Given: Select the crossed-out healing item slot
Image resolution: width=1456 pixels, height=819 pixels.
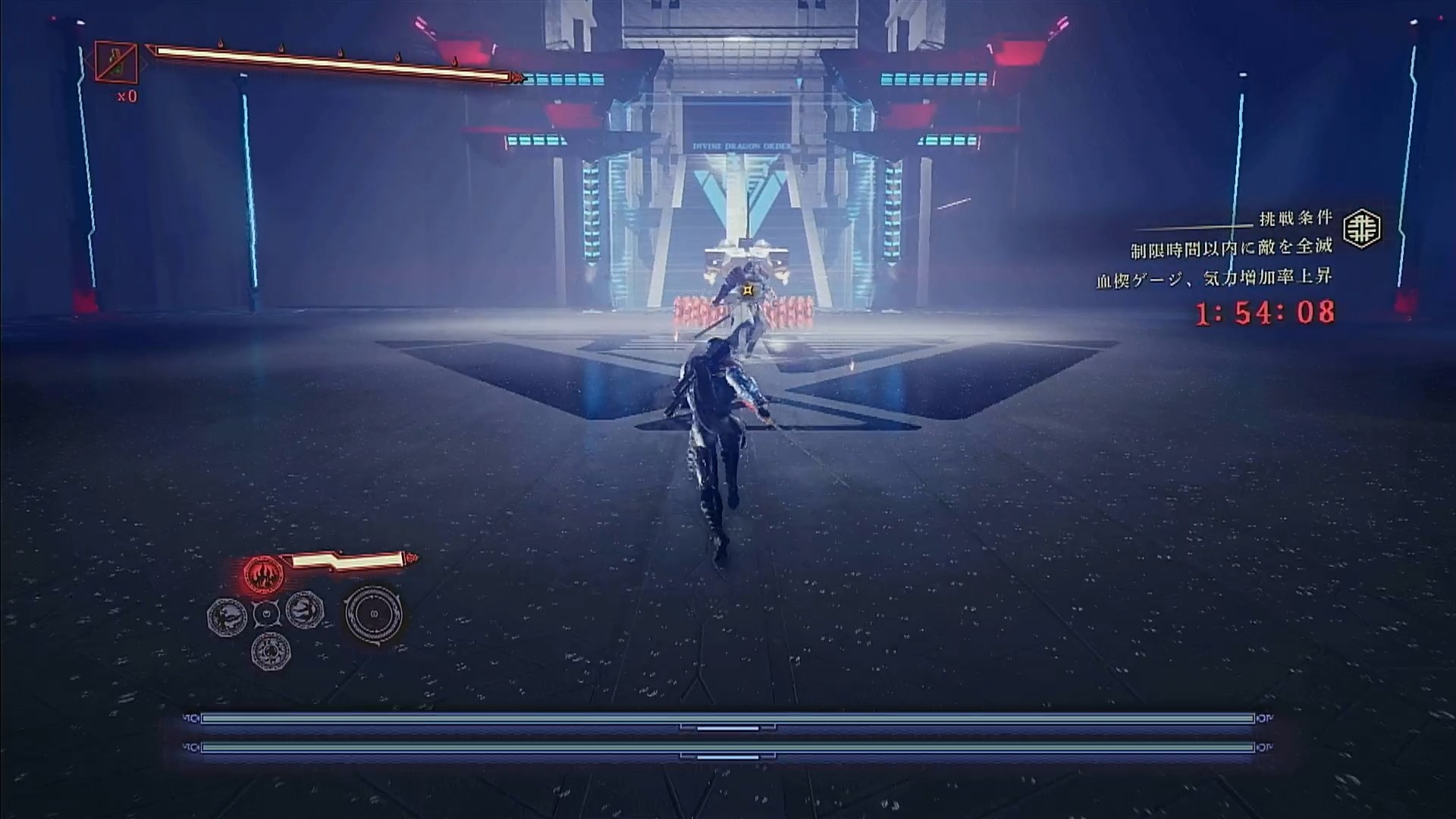Looking at the screenshot, I should pos(116,61).
